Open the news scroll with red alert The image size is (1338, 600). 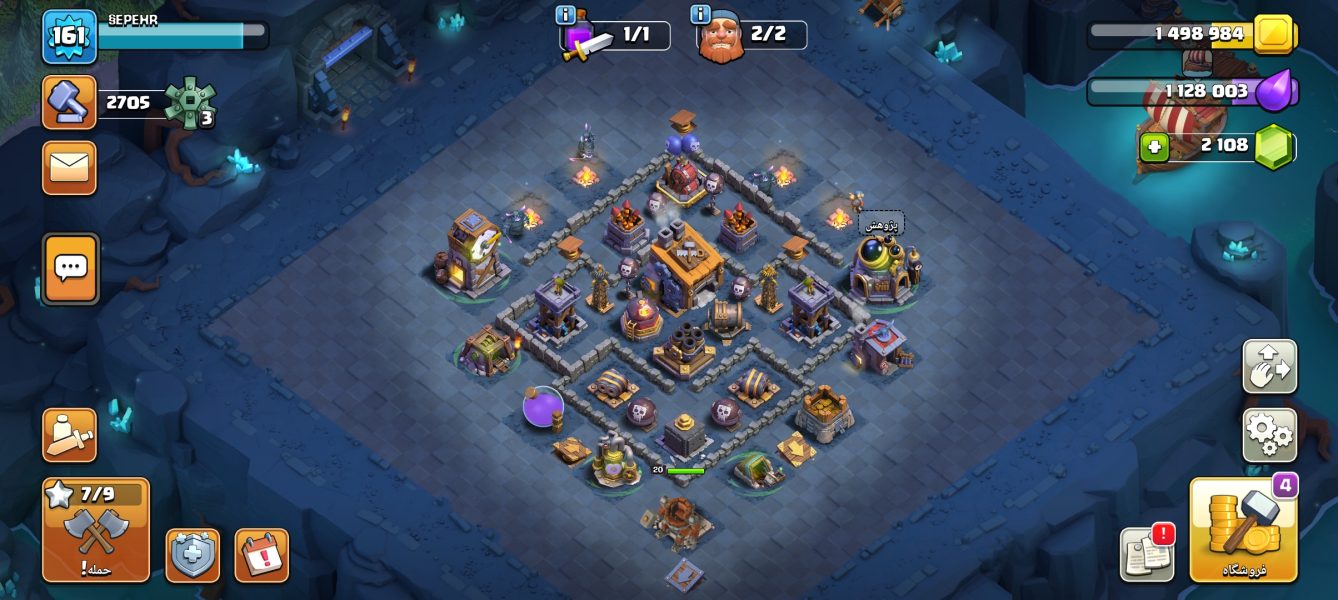pos(1146,553)
